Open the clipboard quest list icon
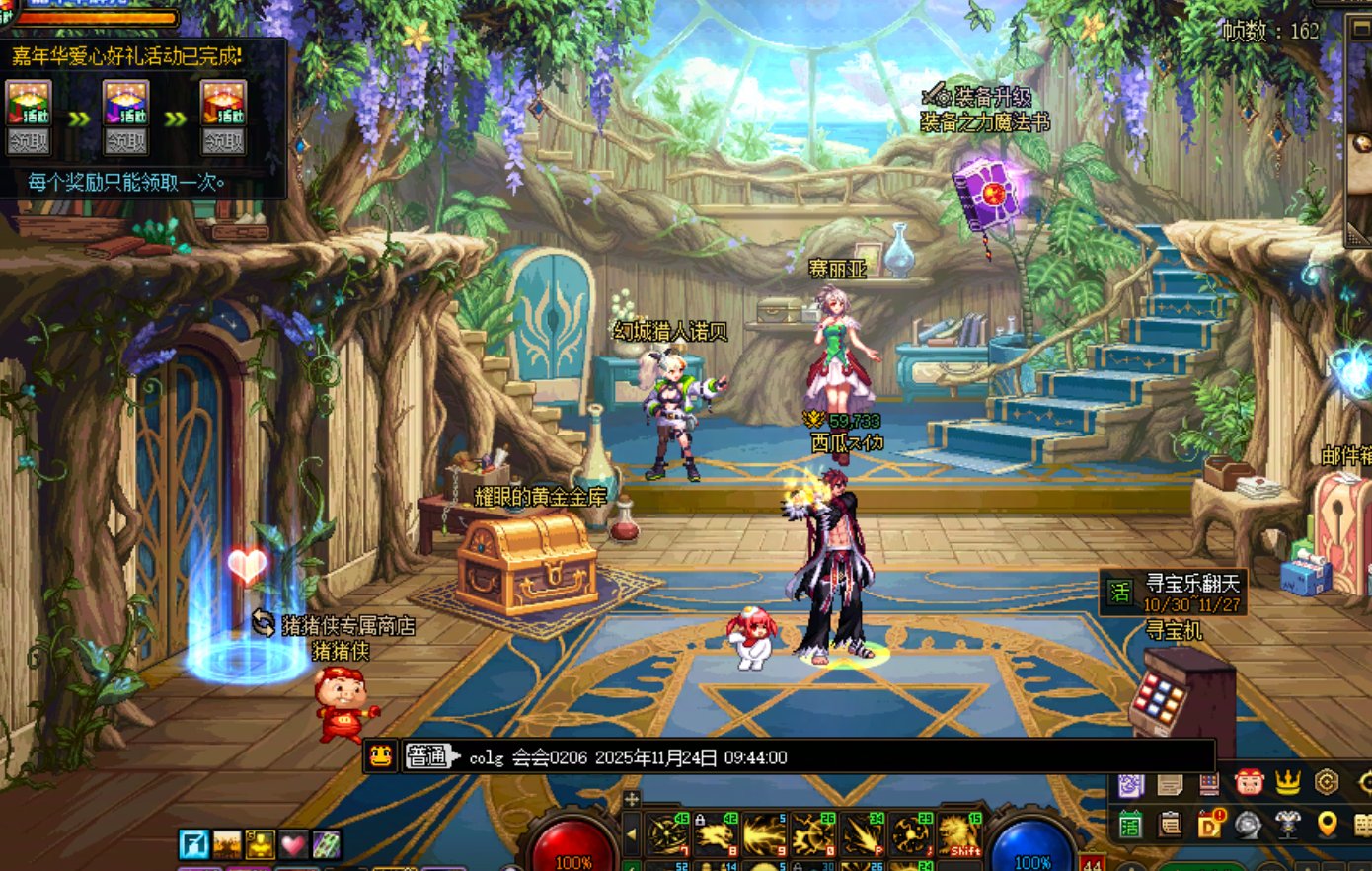 coord(1170,825)
